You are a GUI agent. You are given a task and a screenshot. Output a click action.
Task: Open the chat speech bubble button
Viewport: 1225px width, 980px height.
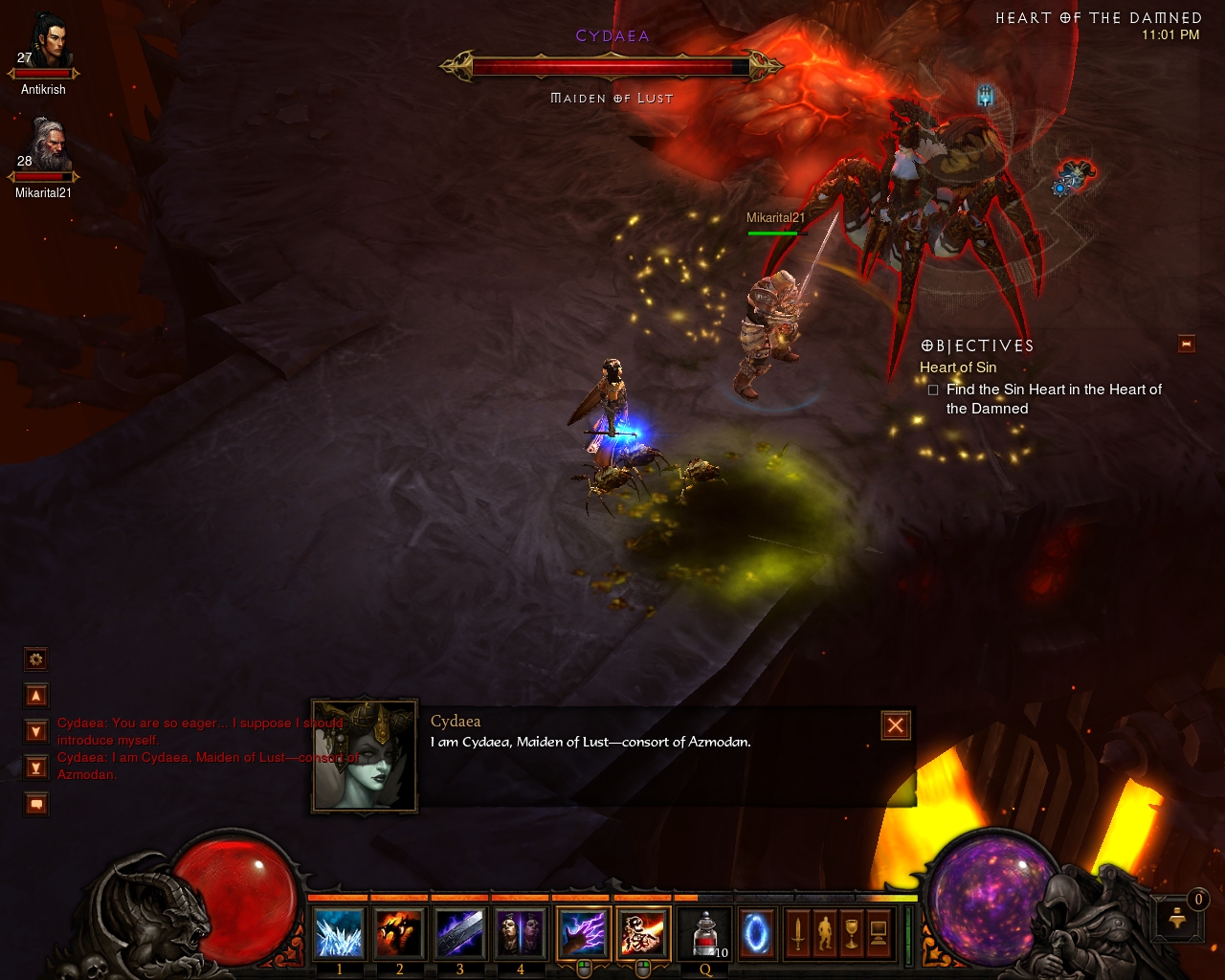(x=36, y=805)
